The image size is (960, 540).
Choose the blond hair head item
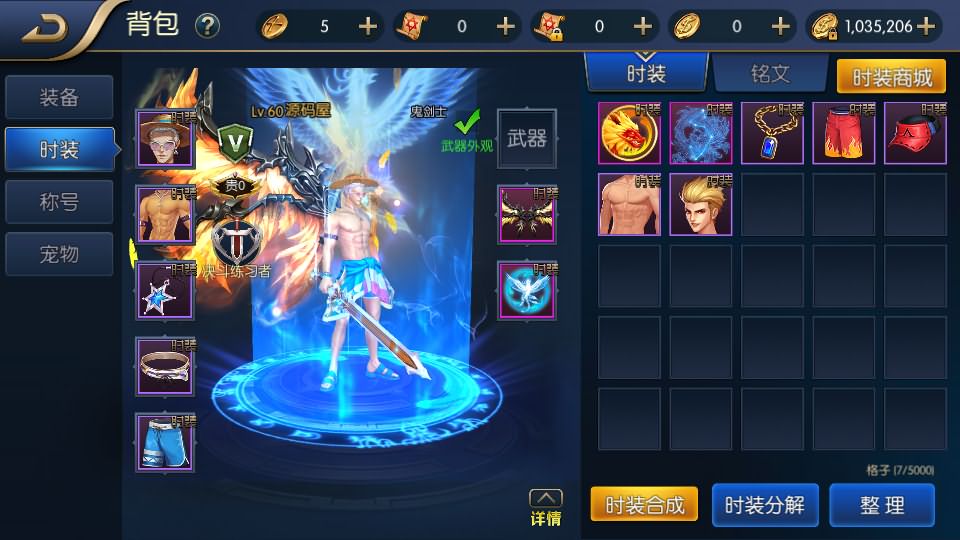[x=701, y=205]
